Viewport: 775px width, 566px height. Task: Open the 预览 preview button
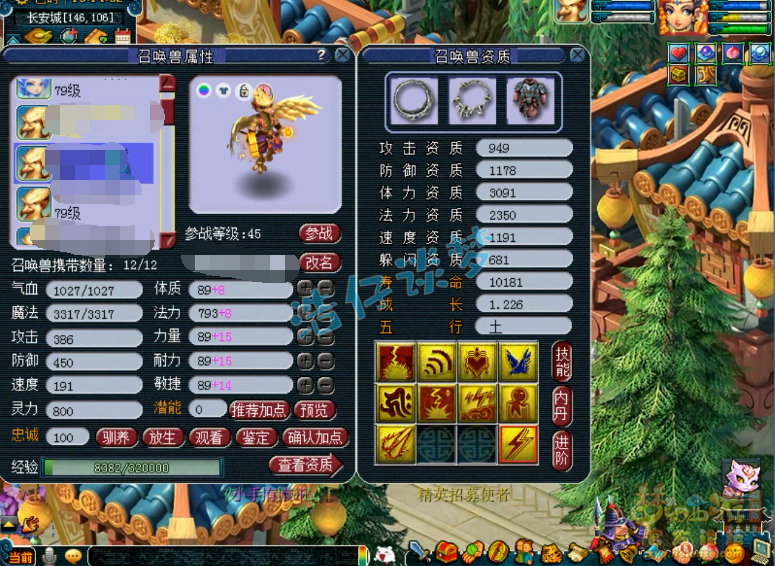click(315, 410)
